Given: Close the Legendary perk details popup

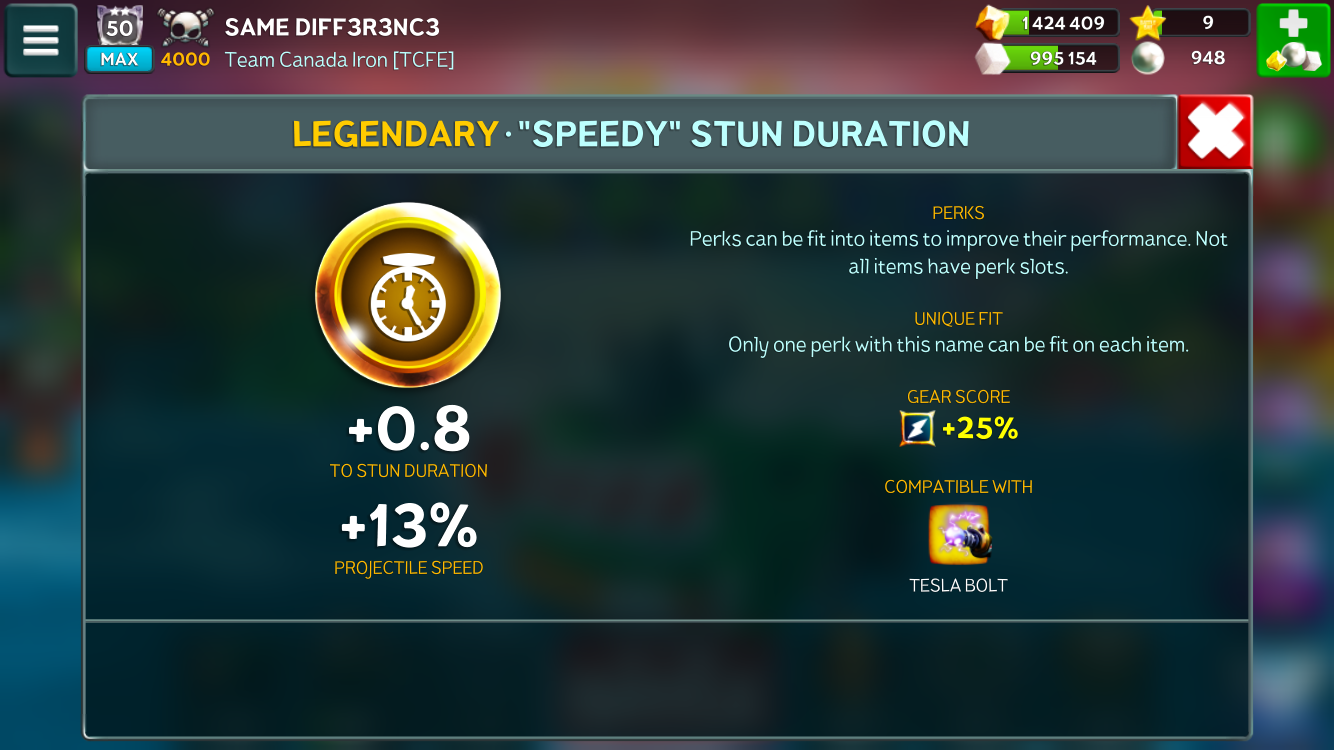Looking at the screenshot, I should click(1215, 132).
